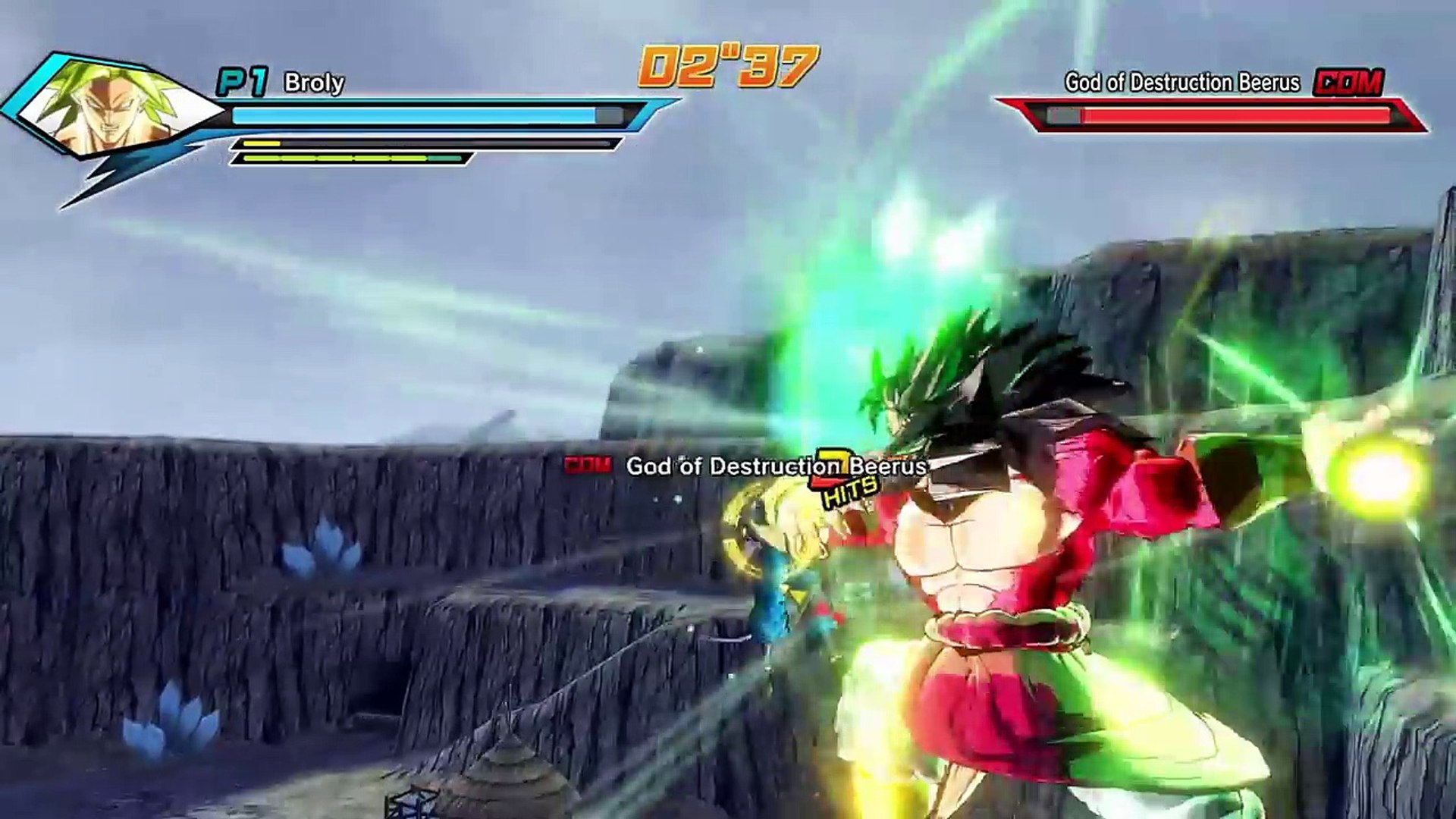Click Broly's character portrait
Viewport: 1456px width, 819px height.
(x=114, y=108)
